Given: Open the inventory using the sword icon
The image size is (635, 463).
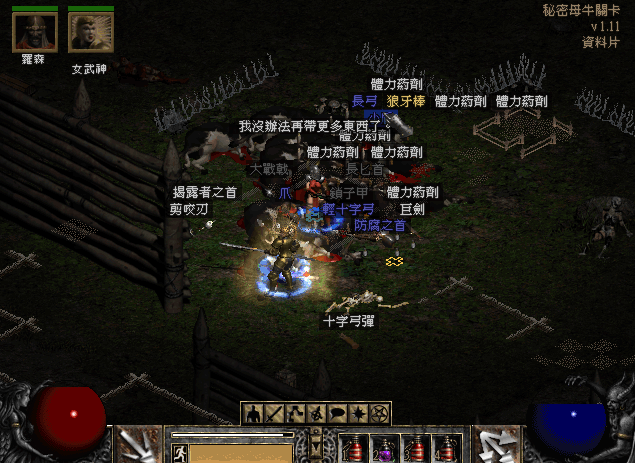Looking at the screenshot, I should 274,413.
